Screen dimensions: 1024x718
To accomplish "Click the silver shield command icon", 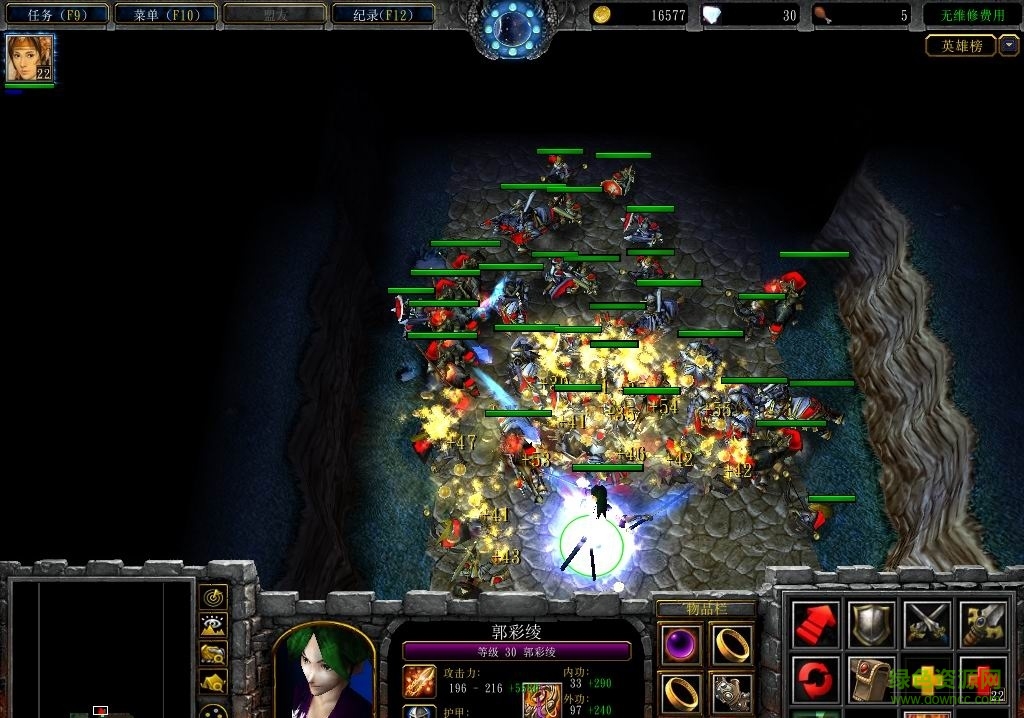I will pyautogui.click(x=870, y=625).
